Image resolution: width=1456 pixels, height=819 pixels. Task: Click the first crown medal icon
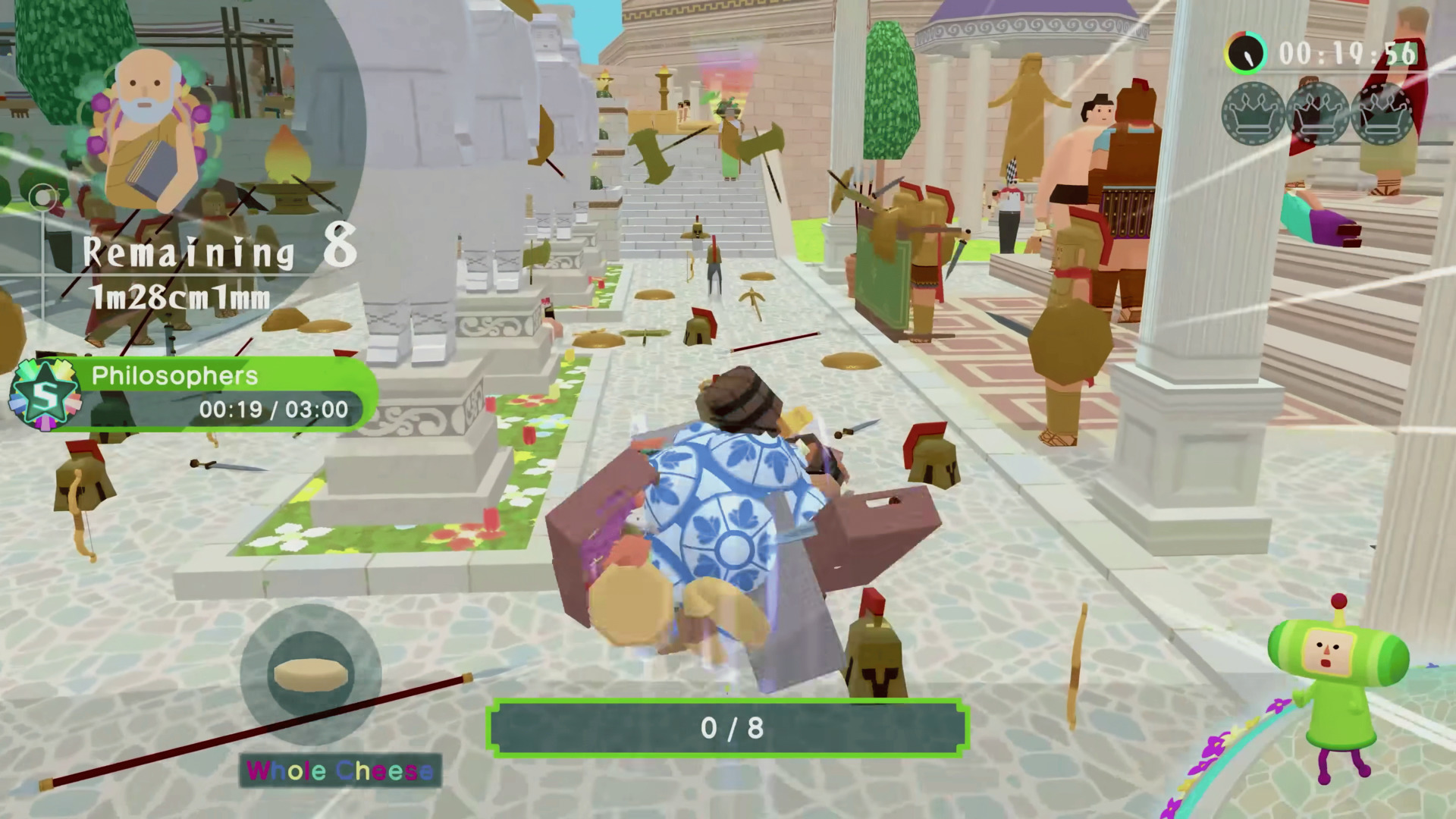pyautogui.click(x=1253, y=114)
